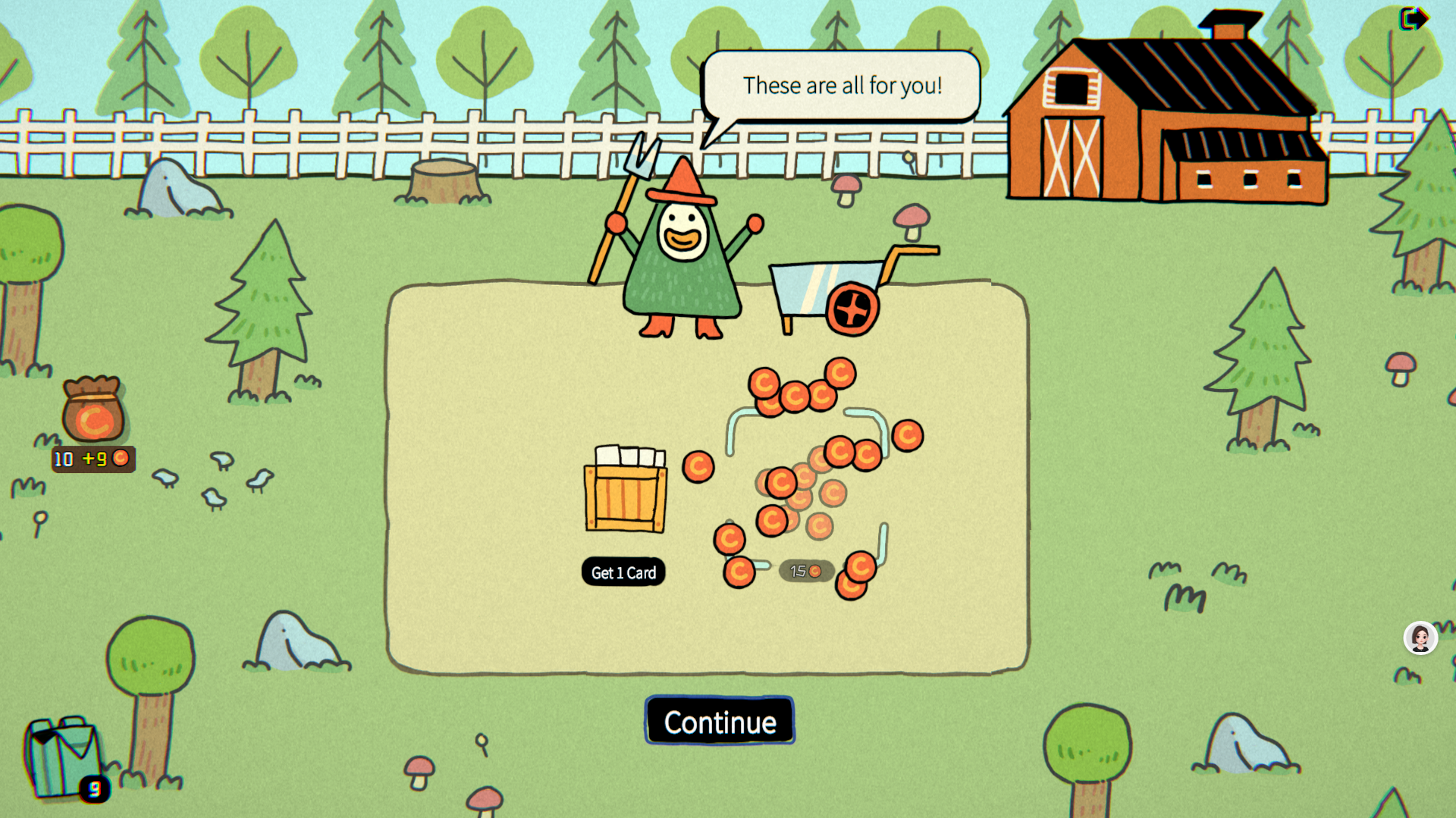
Task: Click the Continue button
Action: click(x=719, y=721)
